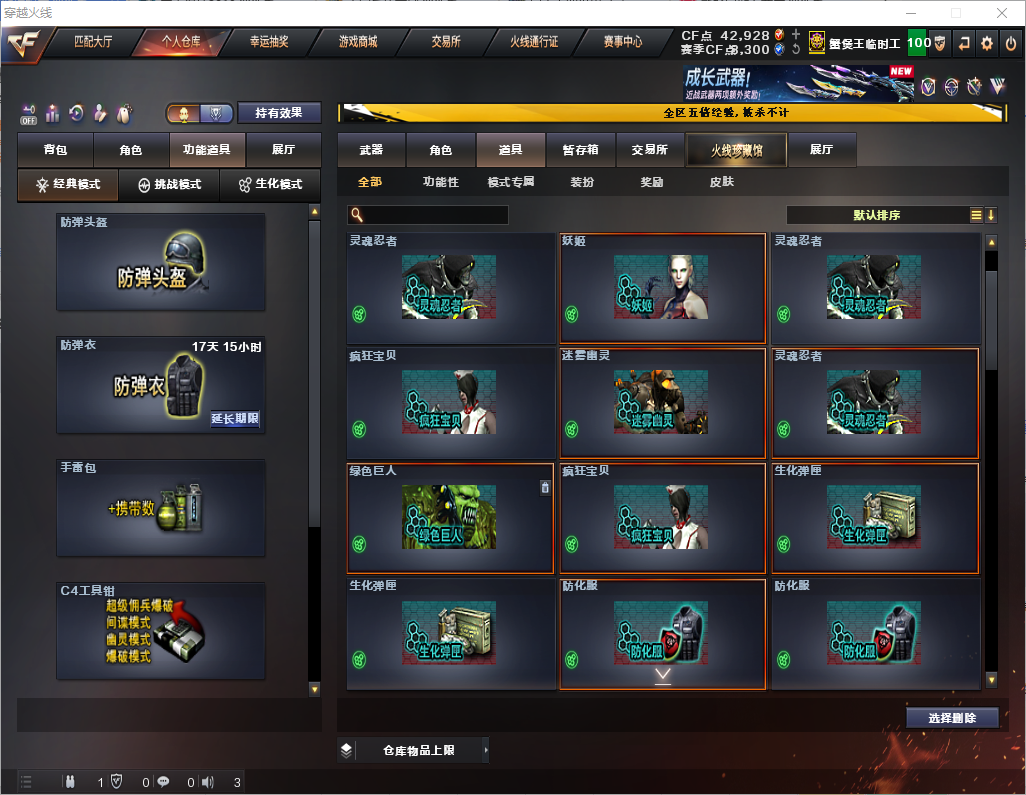
Task: Open the 赛事中心 tournament center
Action: pyautogui.click(x=622, y=42)
